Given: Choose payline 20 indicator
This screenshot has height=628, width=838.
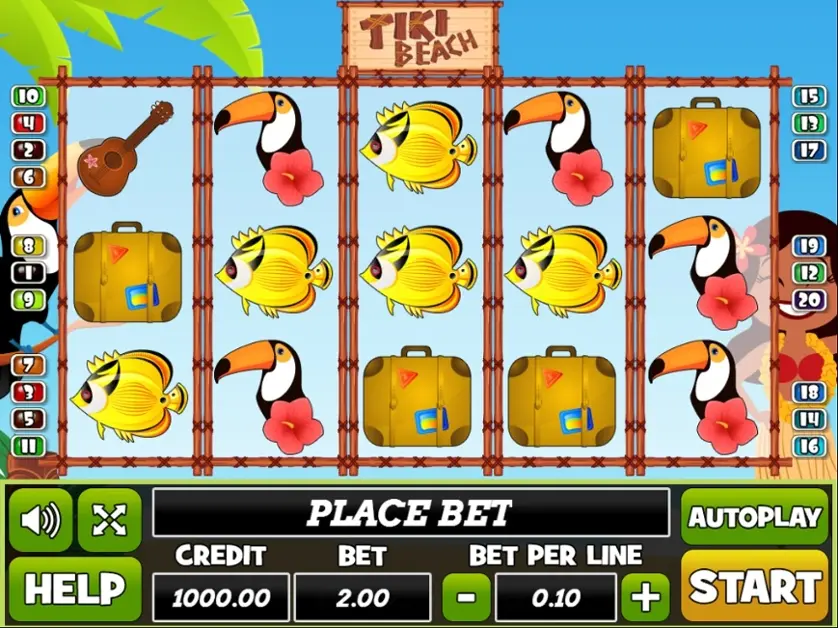Looking at the screenshot, I should tap(808, 299).
